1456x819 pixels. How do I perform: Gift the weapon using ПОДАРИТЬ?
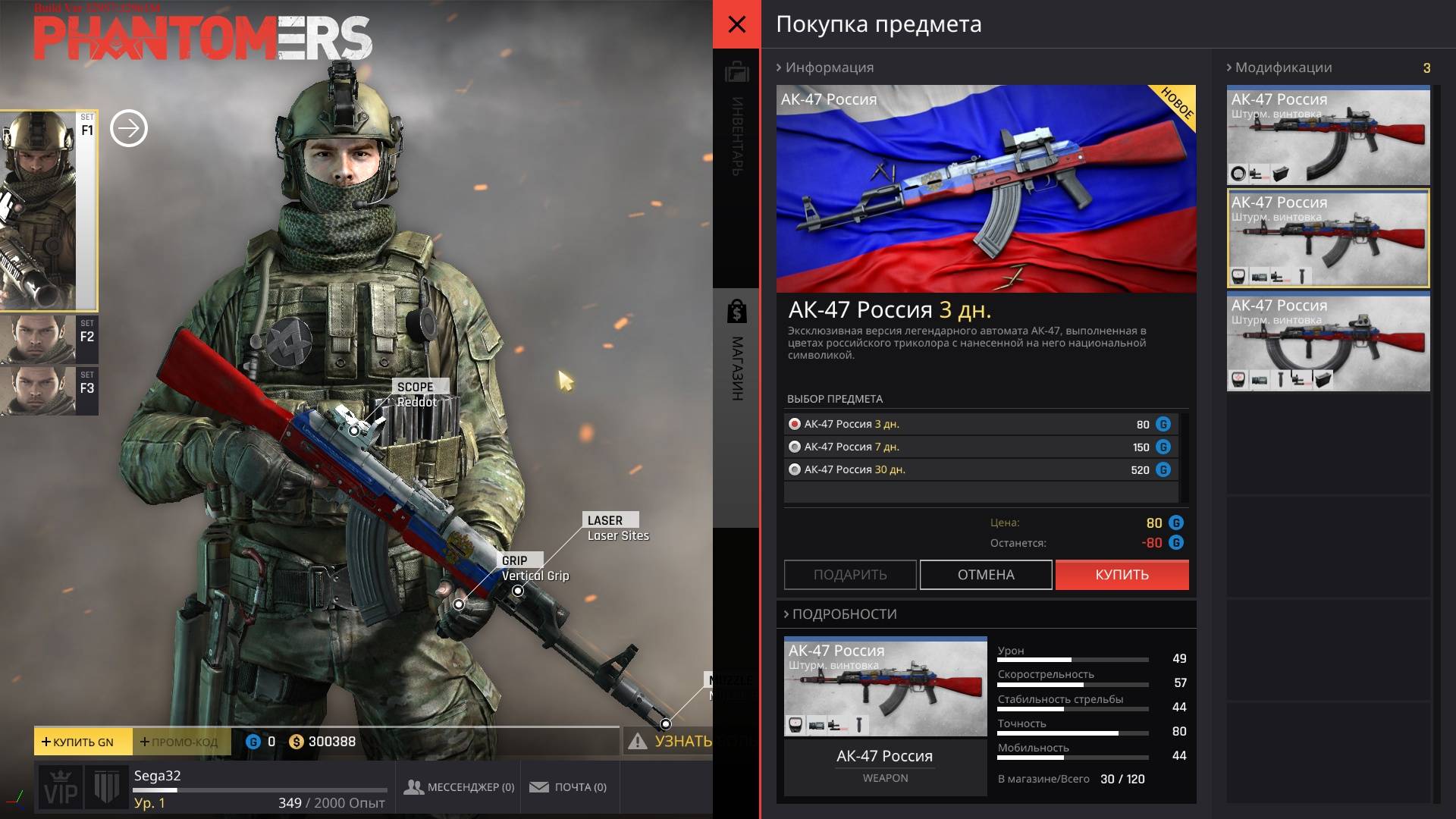[850, 575]
